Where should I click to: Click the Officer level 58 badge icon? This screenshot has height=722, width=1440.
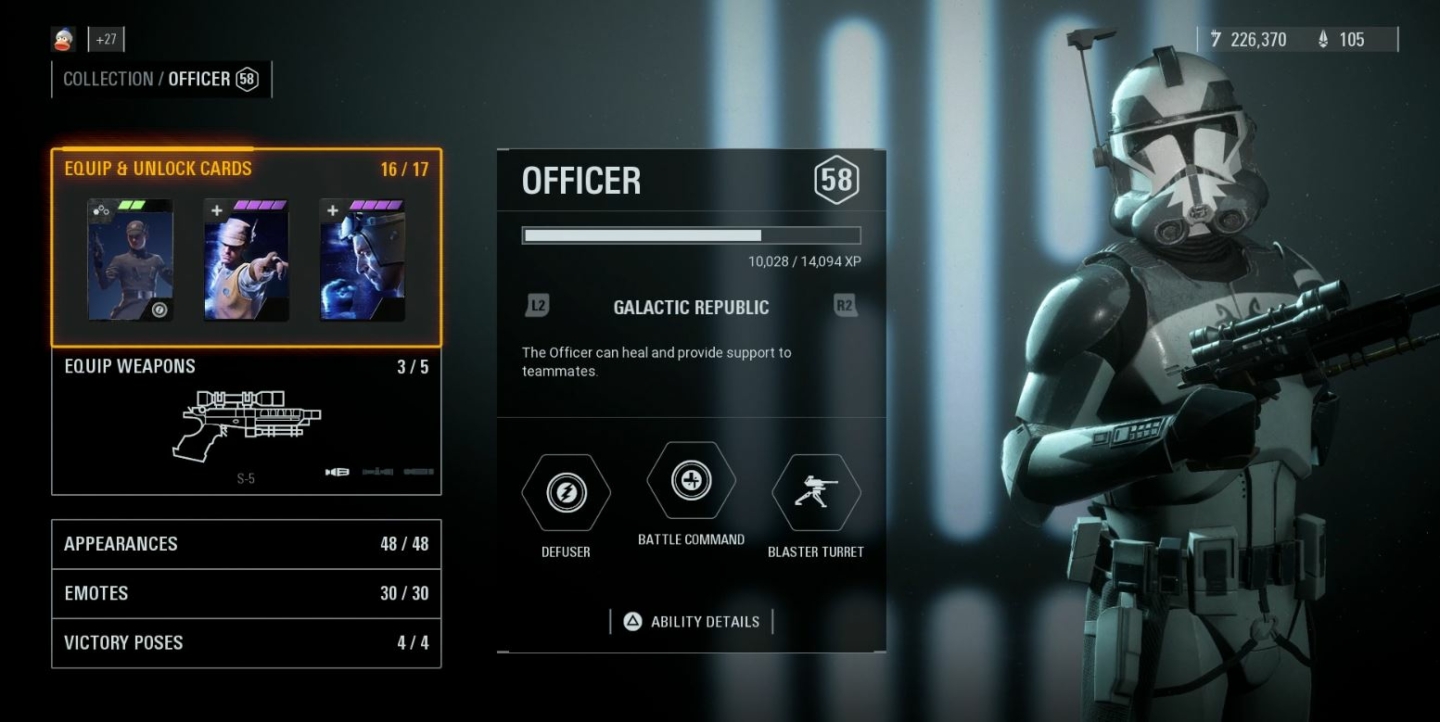click(836, 181)
